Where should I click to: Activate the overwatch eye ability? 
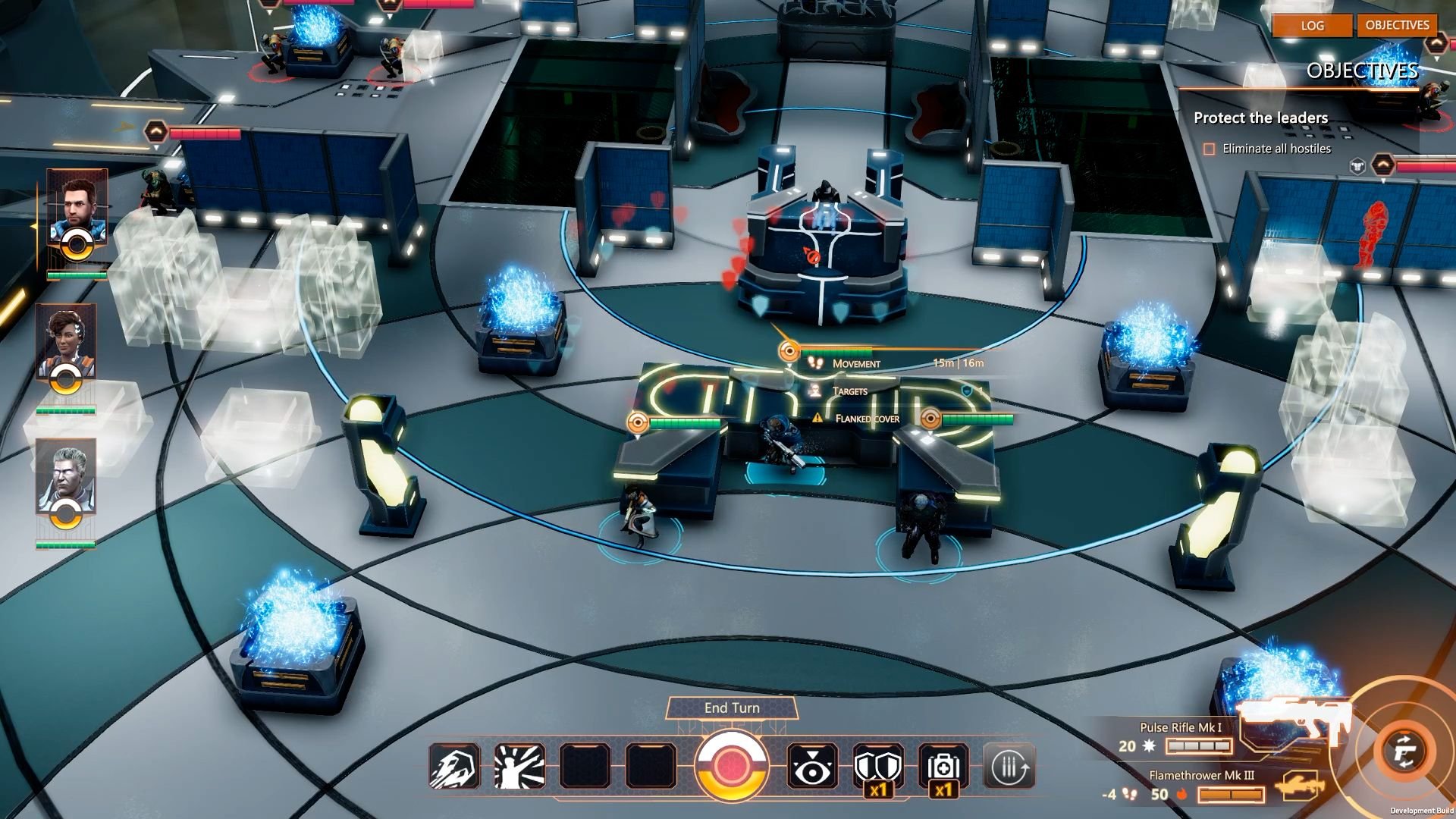[x=812, y=767]
